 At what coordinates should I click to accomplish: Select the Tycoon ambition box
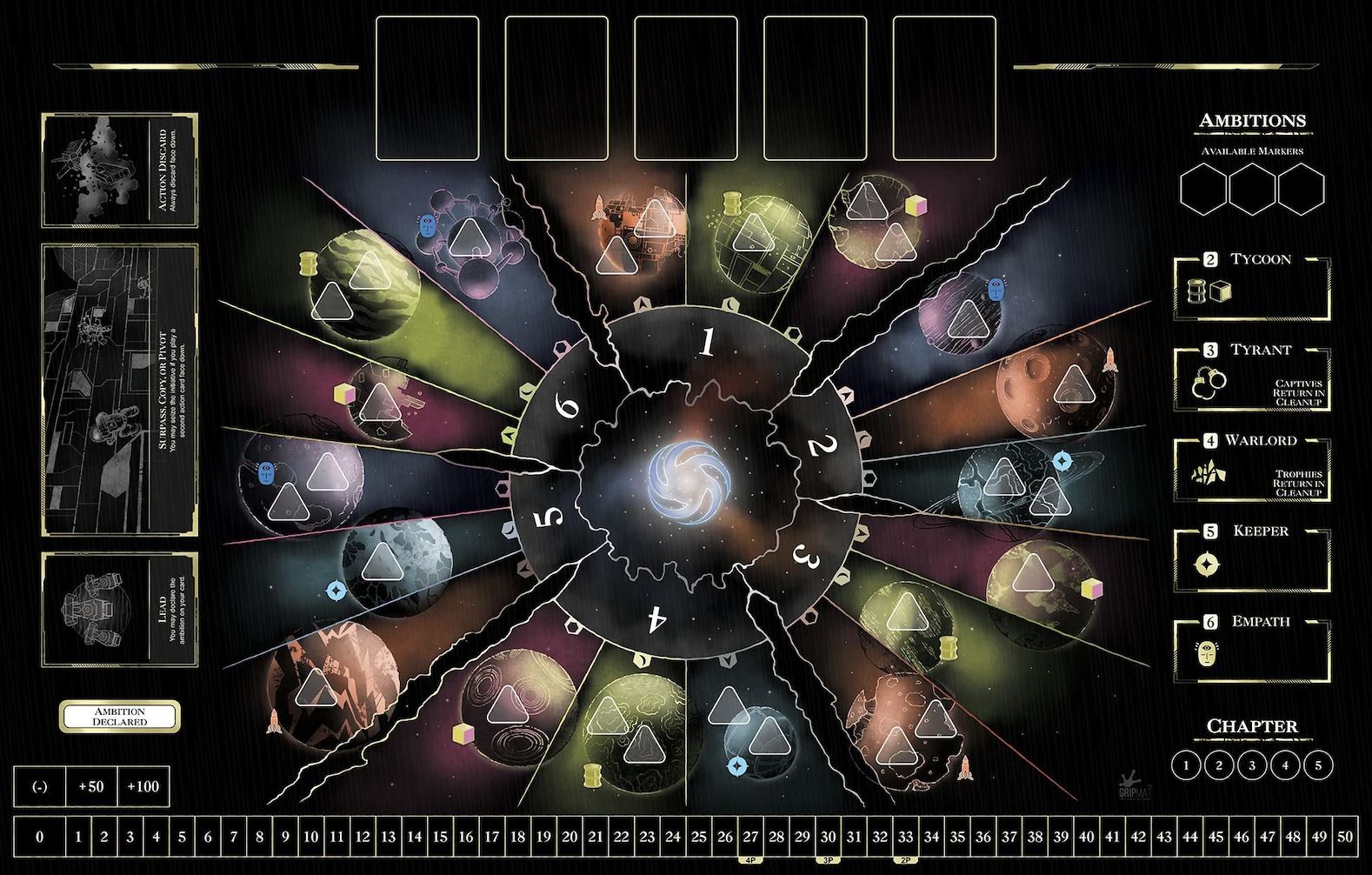tap(1252, 288)
